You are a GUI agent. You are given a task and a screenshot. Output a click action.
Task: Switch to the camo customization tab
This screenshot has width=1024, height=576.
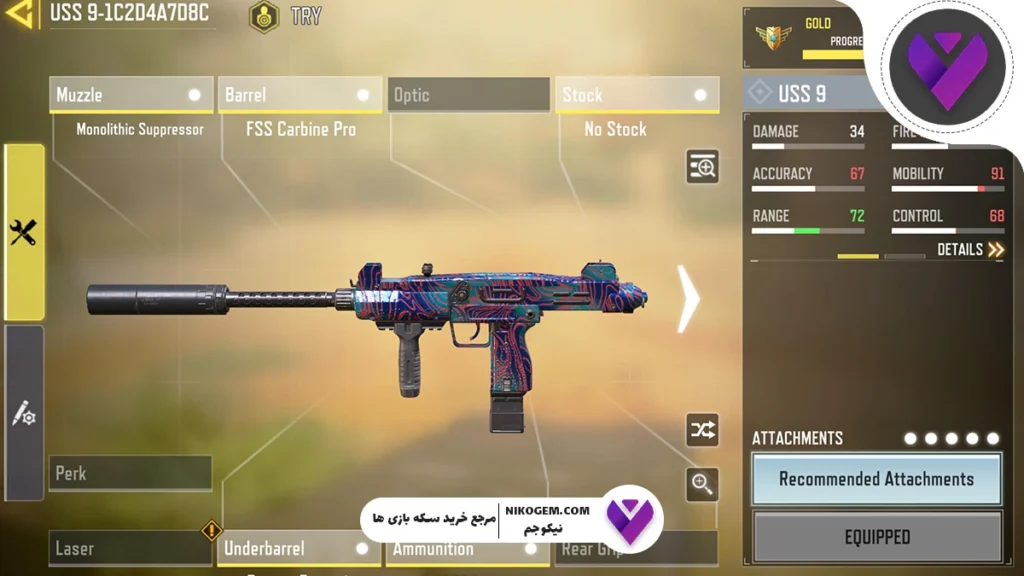coord(24,414)
